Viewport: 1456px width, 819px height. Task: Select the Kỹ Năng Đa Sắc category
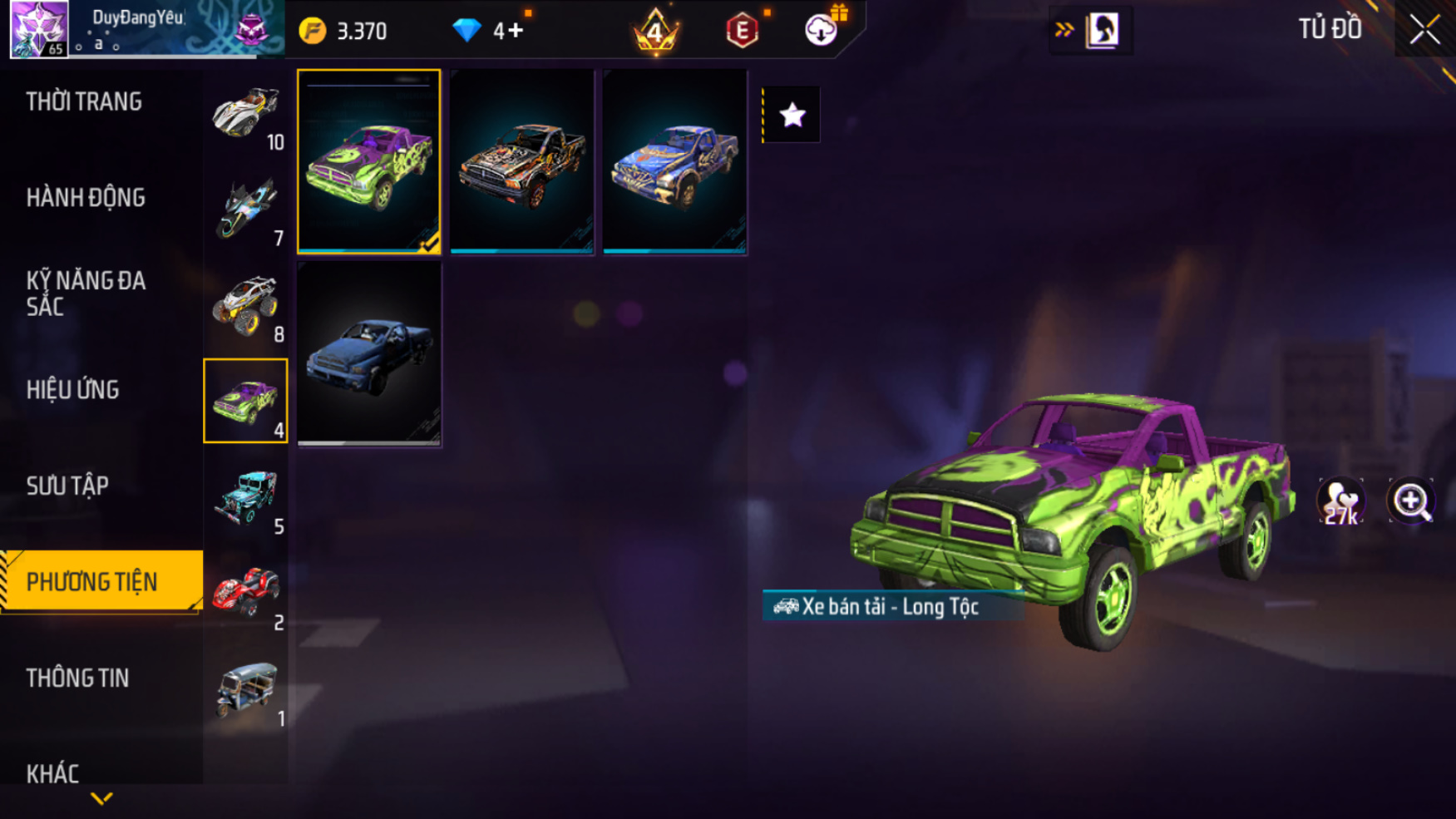86,294
